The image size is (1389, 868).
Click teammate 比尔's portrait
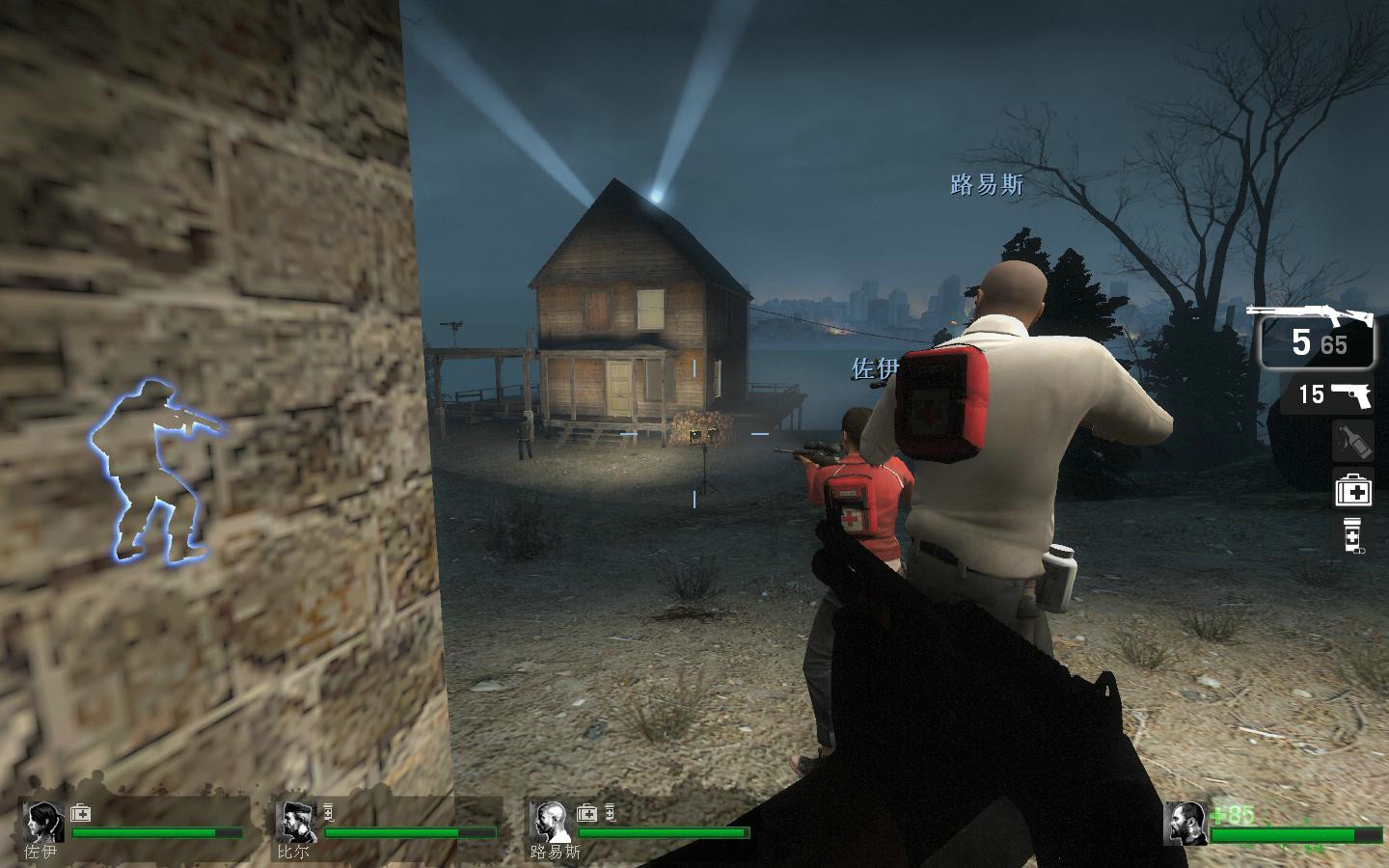coord(295,823)
